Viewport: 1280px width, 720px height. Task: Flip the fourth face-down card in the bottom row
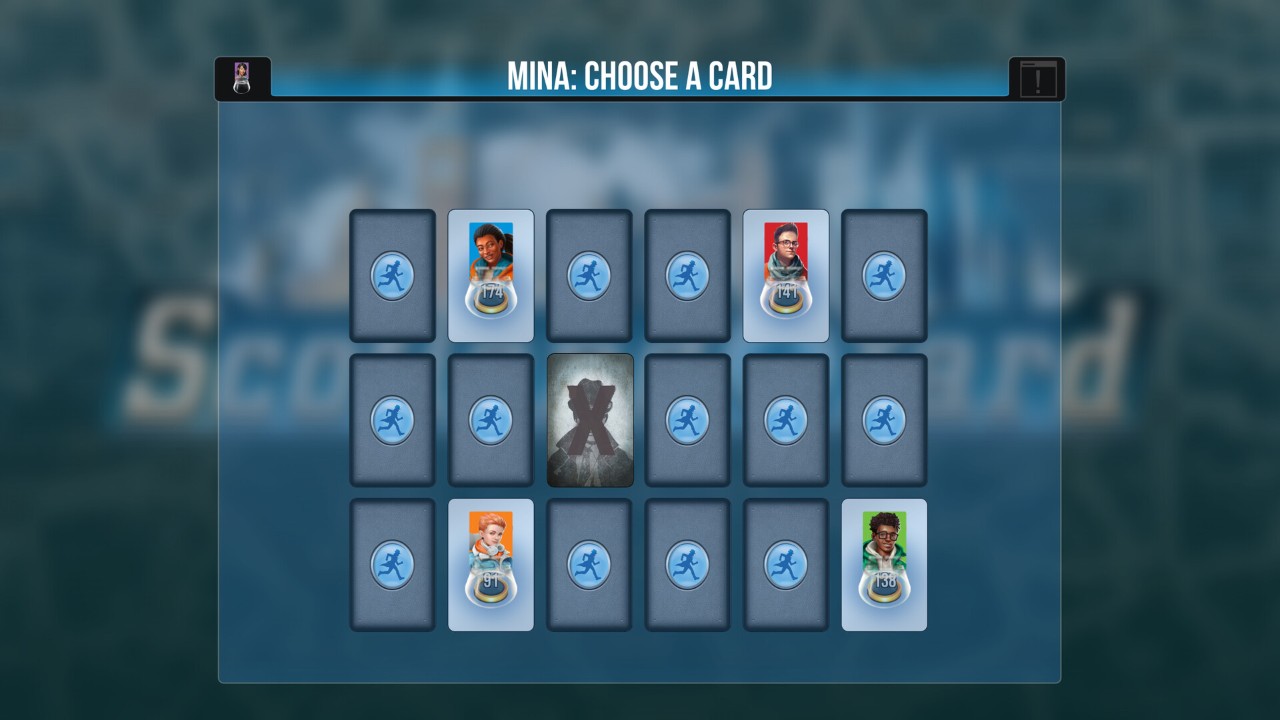[687, 565]
